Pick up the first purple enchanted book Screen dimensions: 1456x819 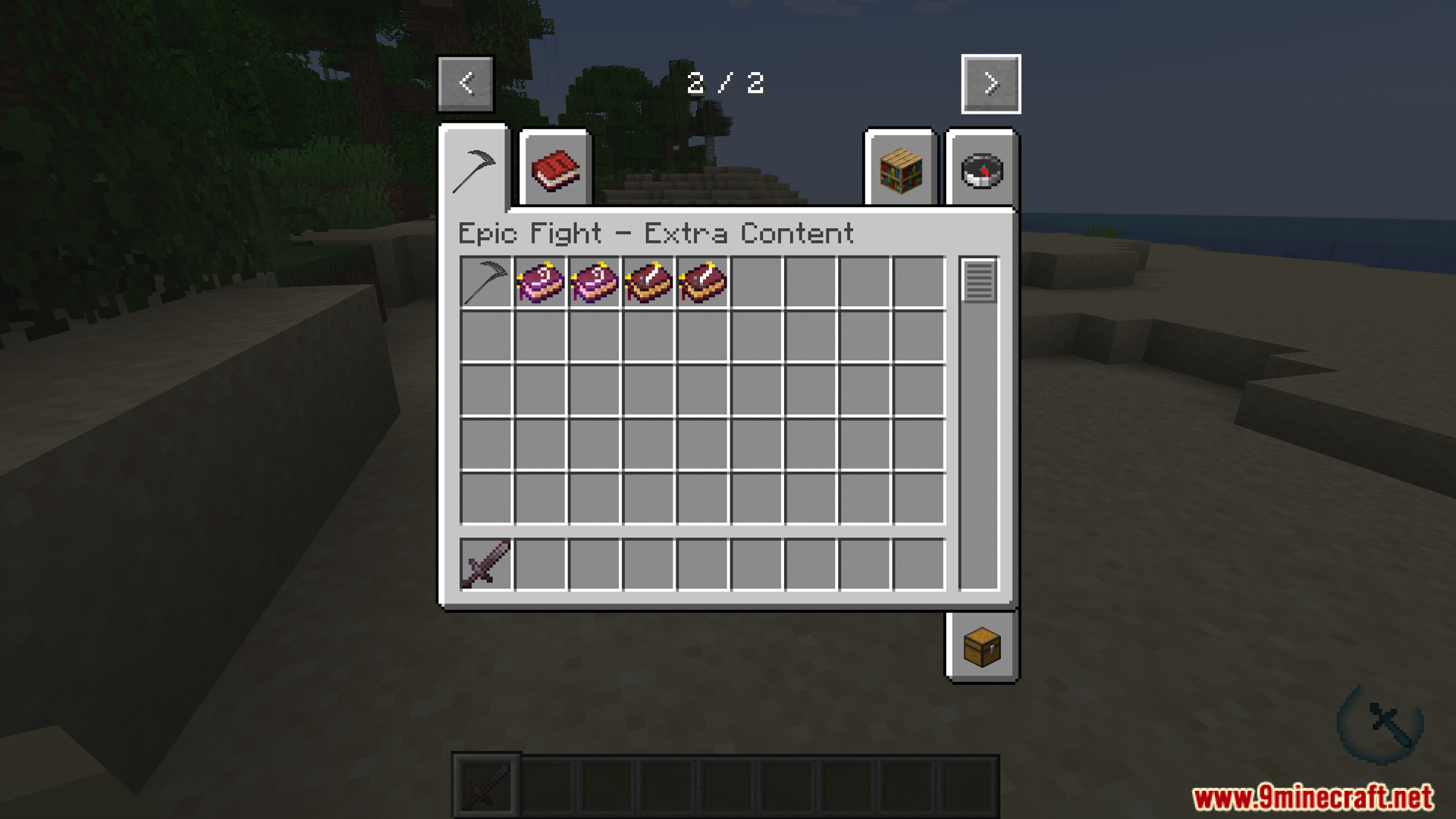pyautogui.click(x=539, y=282)
